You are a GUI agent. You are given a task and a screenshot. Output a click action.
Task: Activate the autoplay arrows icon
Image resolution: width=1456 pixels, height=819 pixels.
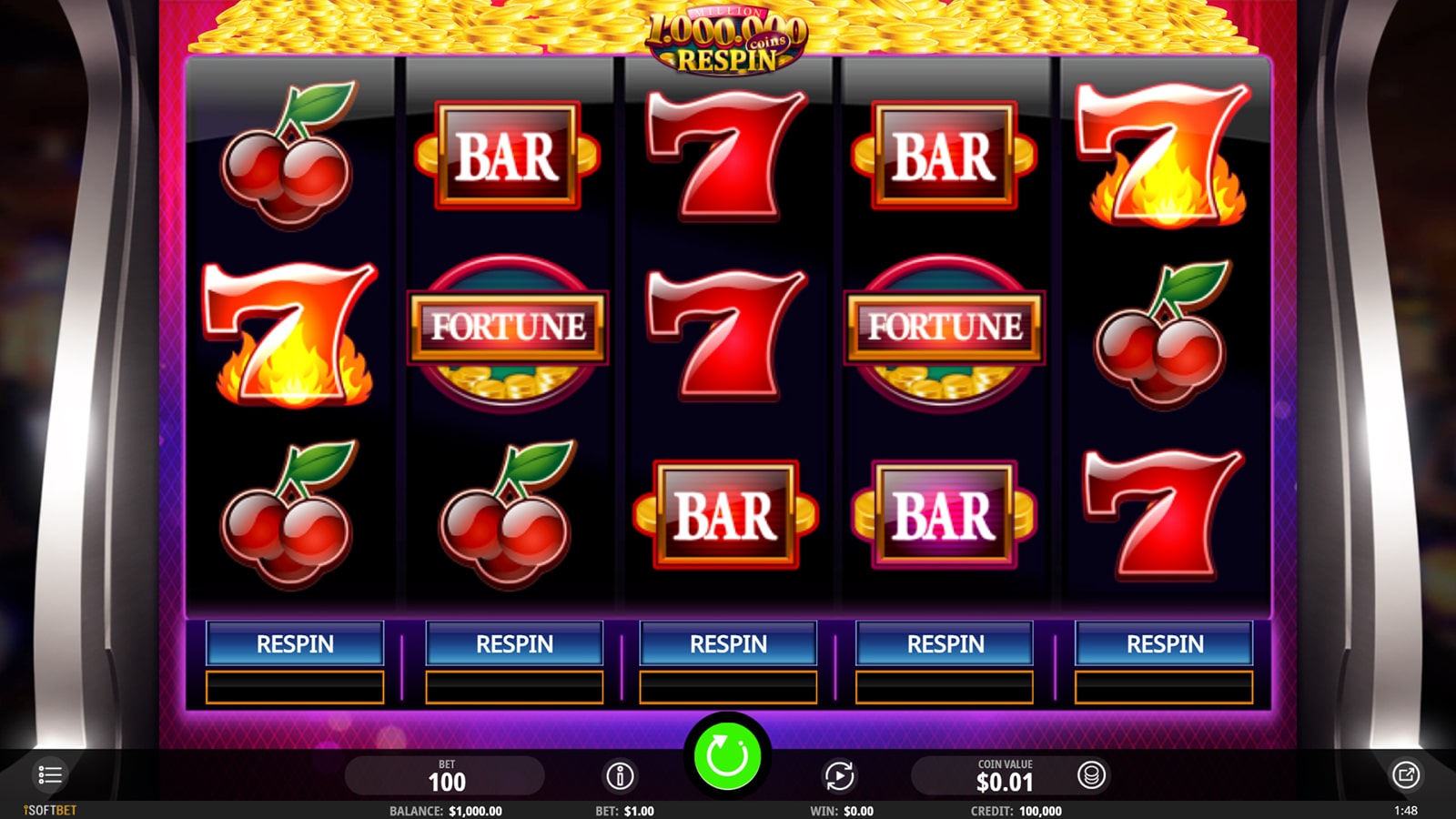[x=839, y=776]
